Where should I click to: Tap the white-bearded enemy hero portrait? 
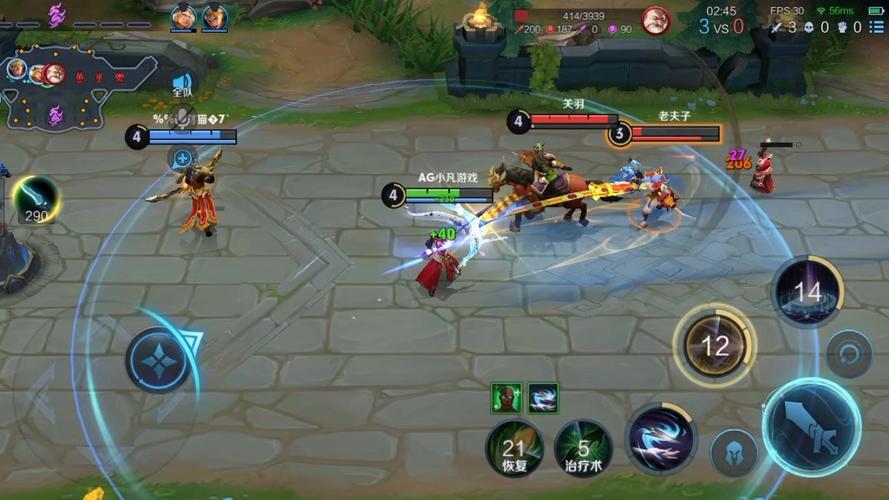tap(655, 19)
